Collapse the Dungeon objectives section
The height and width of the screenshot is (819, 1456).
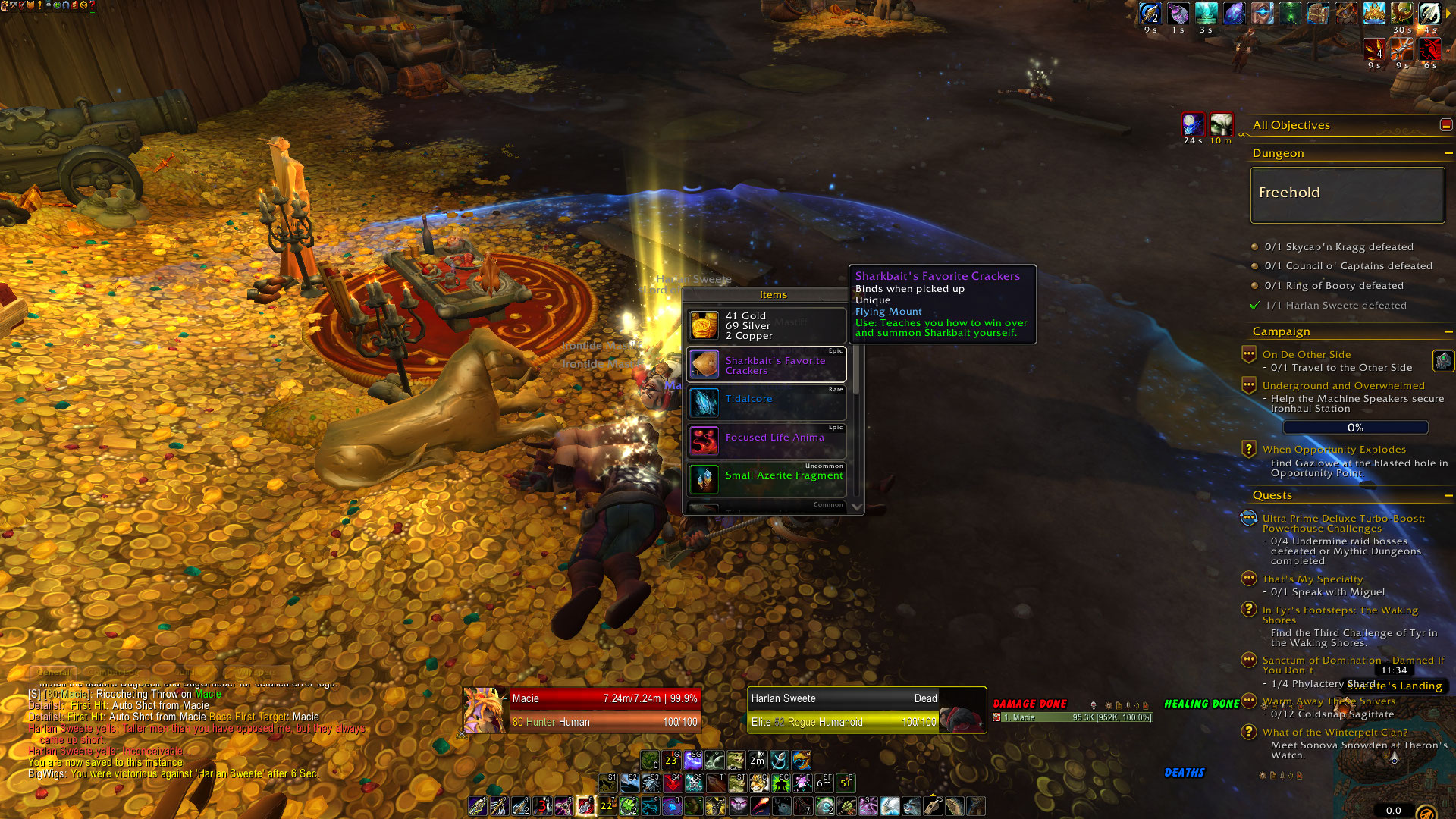tap(1448, 153)
